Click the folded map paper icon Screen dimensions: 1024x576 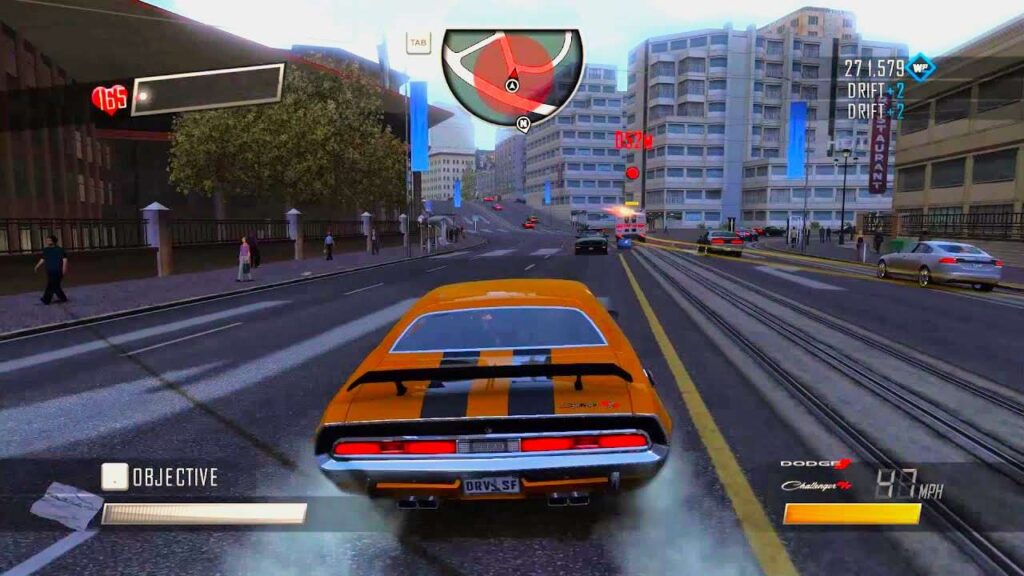click(x=66, y=504)
